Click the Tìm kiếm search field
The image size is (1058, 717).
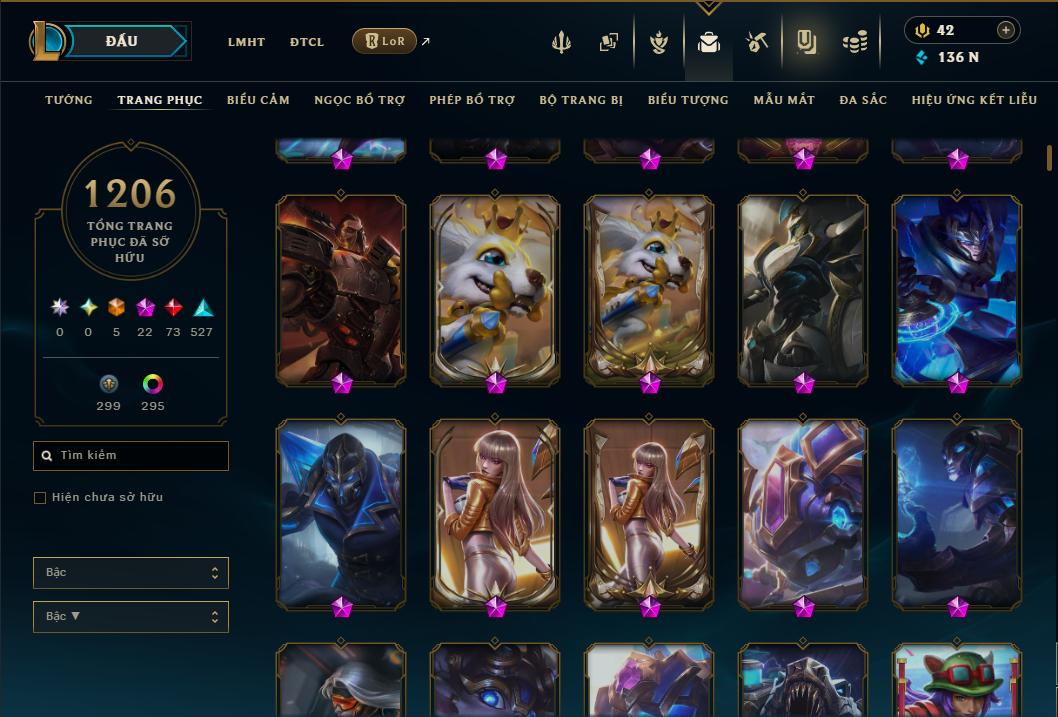pos(131,456)
